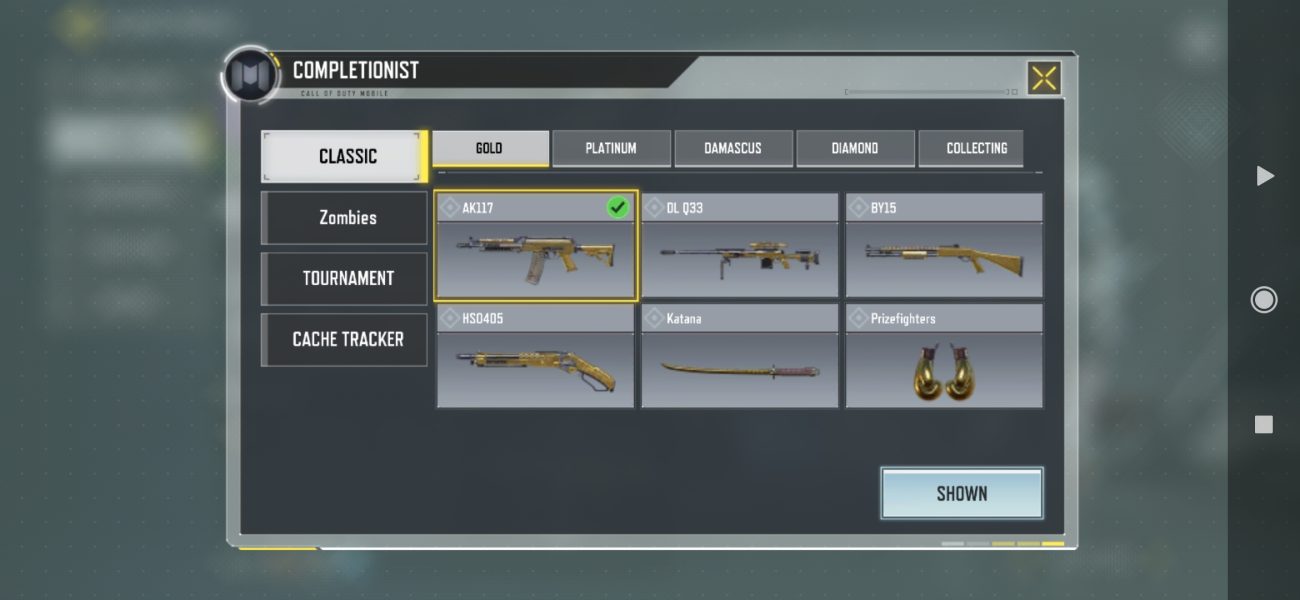Select the HS0405 shotgun tile

(x=535, y=357)
